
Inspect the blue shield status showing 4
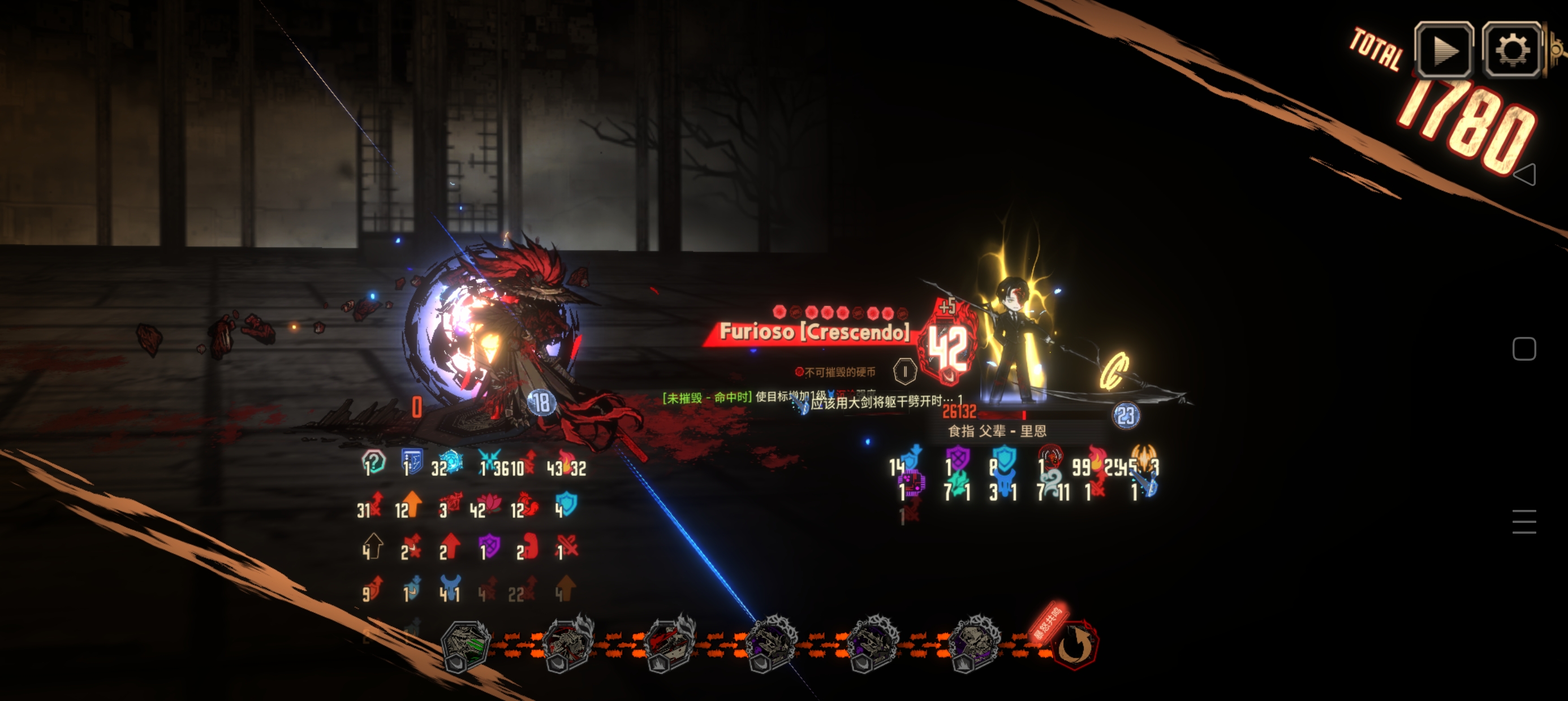(566, 504)
